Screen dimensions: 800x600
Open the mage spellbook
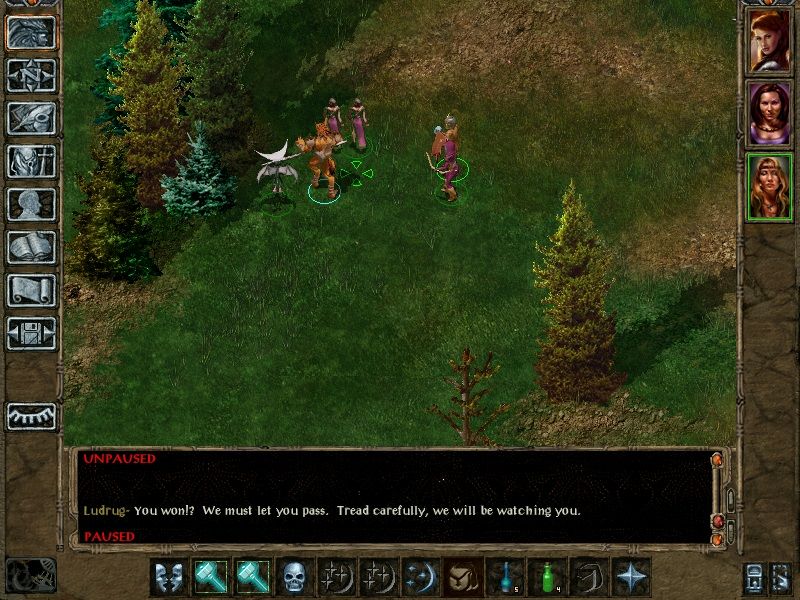(31, 247)
